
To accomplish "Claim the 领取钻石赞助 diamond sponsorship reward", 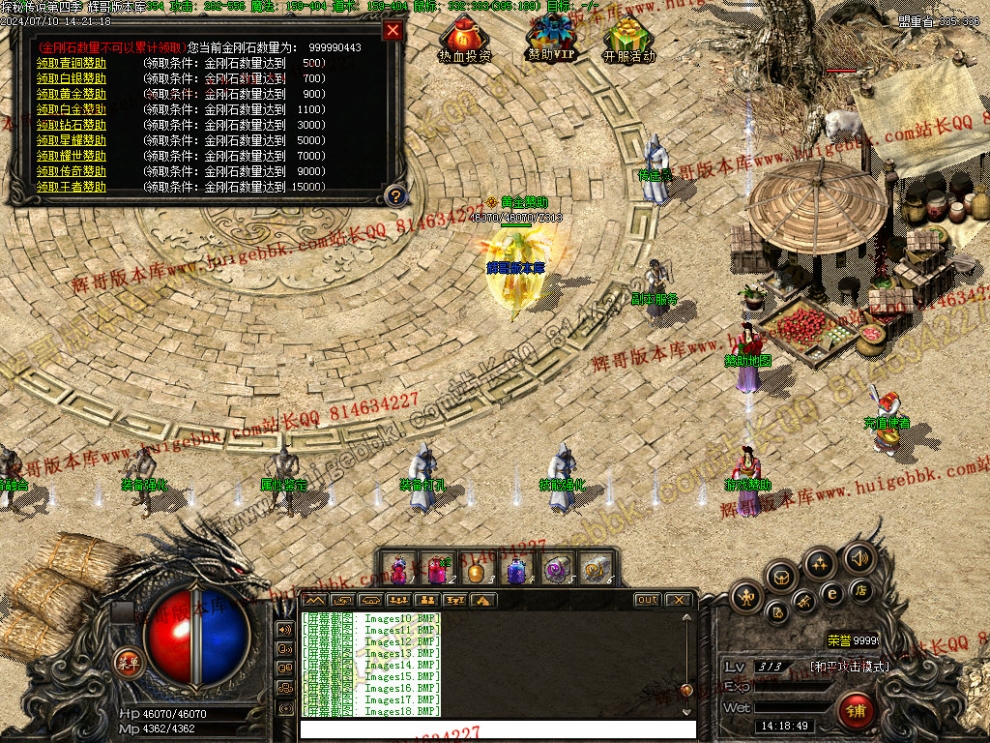I will 71,125.
